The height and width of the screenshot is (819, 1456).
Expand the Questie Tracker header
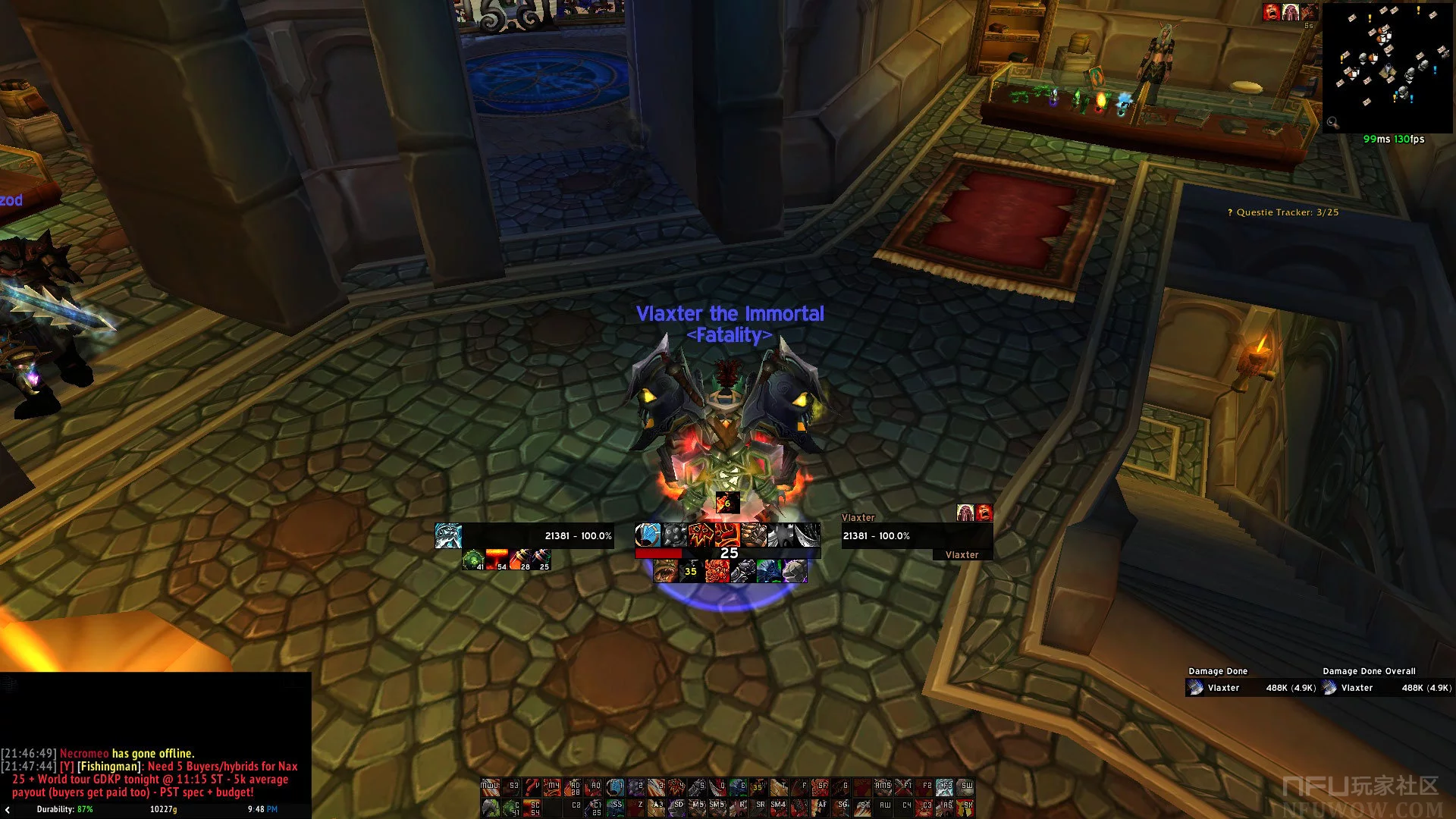(x=1282, y=212)
